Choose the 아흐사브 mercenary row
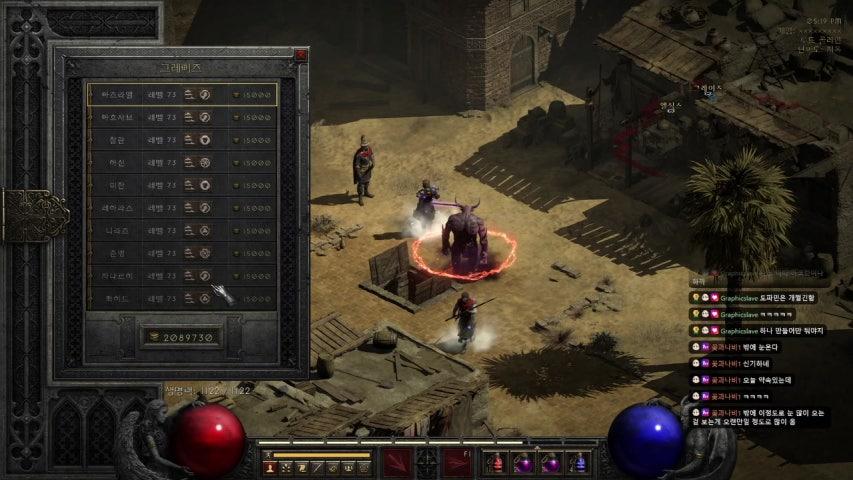Viewport: 853px width, 480px height. click(180, 118)
